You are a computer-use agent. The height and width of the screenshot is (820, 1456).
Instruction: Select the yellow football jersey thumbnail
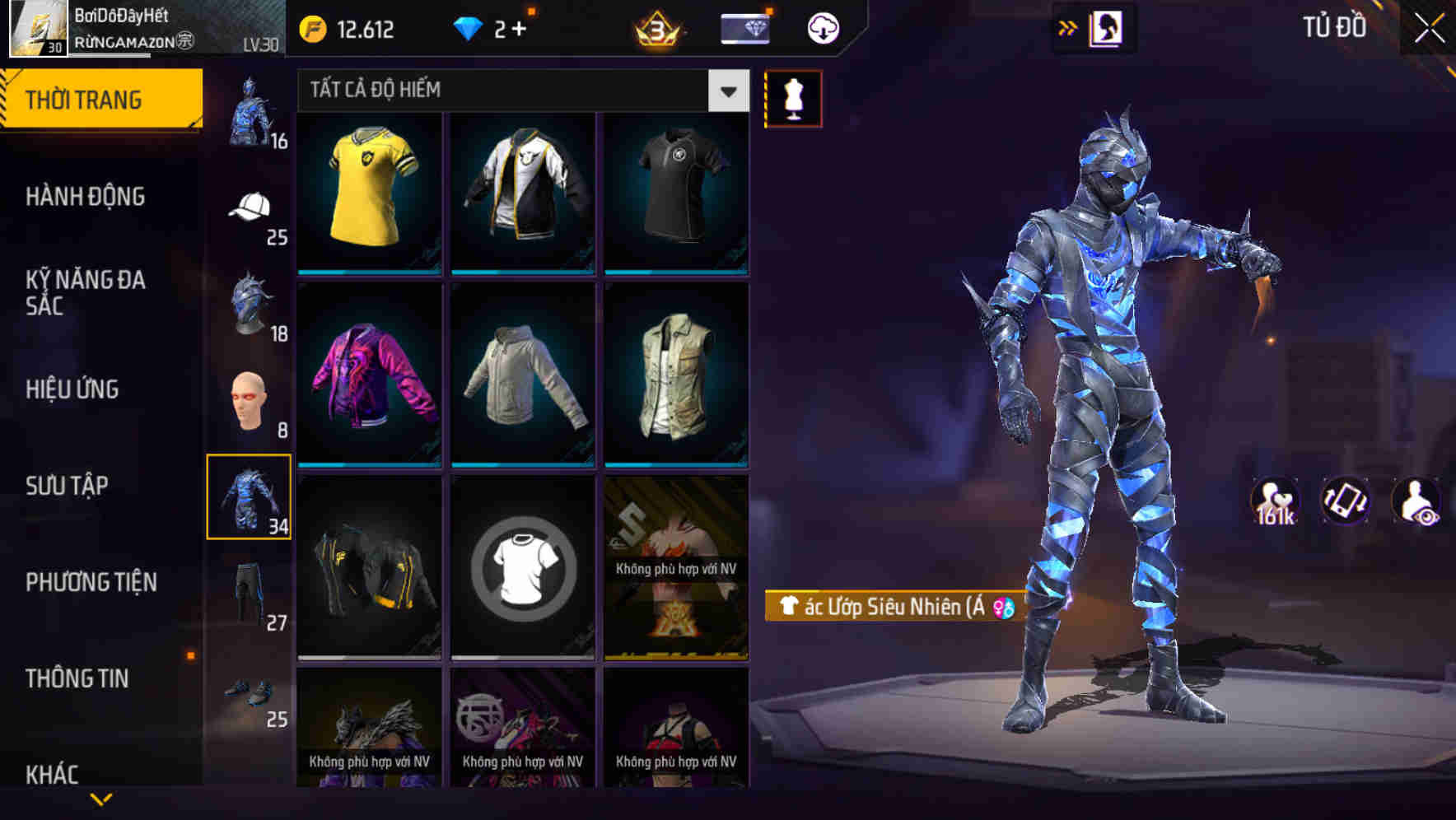pyautogui.click(x=370, y=193)
